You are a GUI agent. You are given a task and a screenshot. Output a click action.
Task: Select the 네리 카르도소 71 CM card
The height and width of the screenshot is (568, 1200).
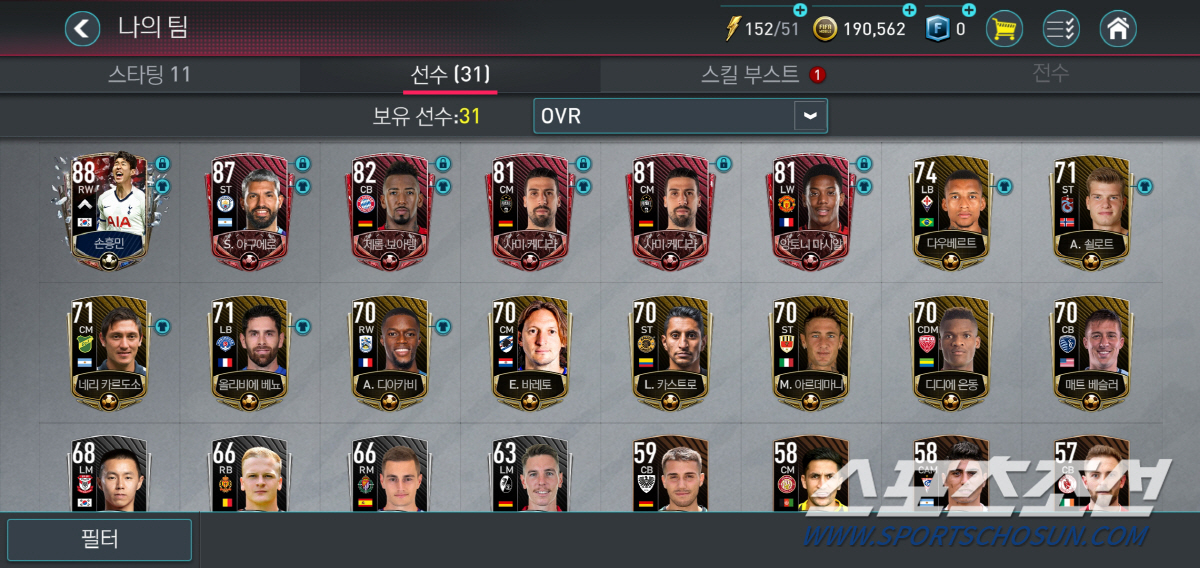click(109, 352)
